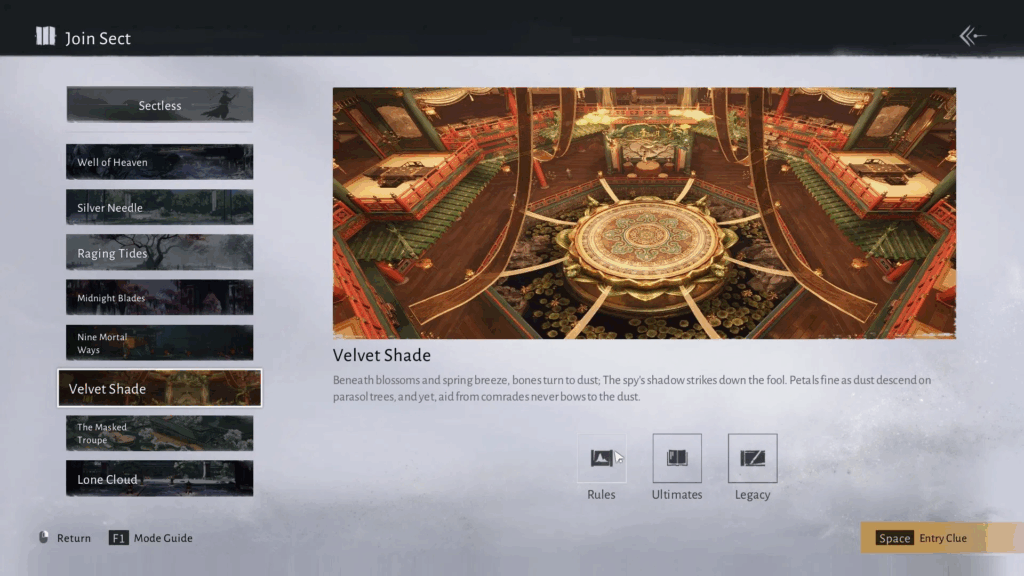The width and height of the screenshot is (1024, 576).
Task: Open the Legacy icon
Action: coord(752,458)
